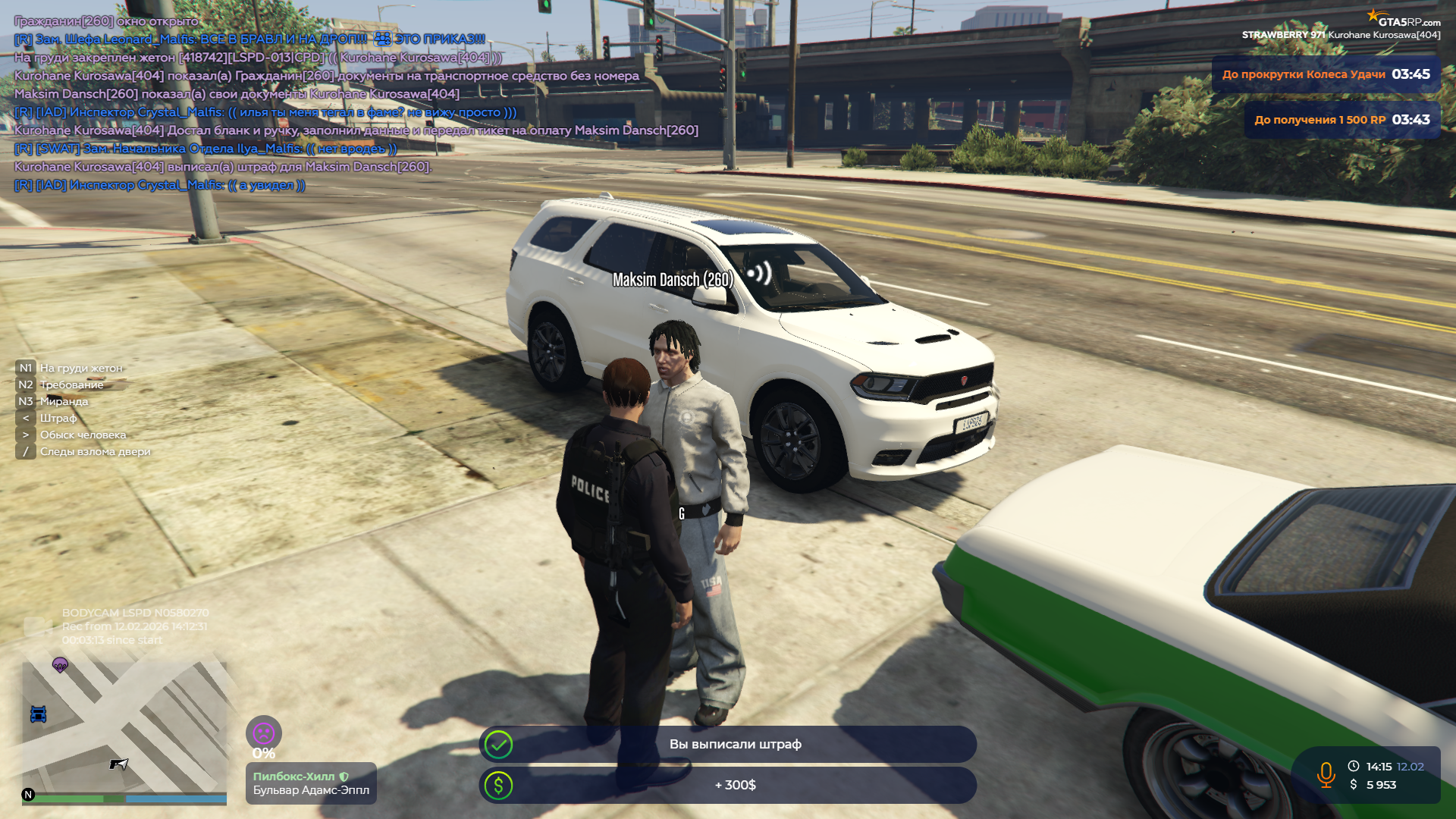The image size is (1456, 819).
Task: Dismiss the "Вы выписали штраф" notification
Action: pos(728,745)
